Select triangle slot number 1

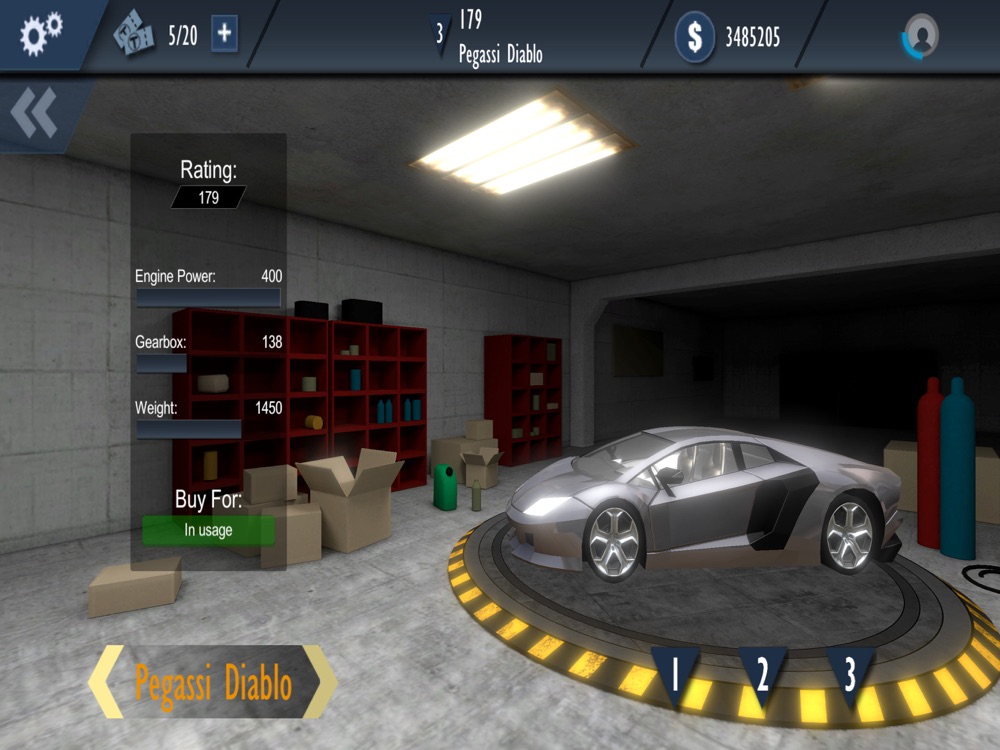[675, 674]
